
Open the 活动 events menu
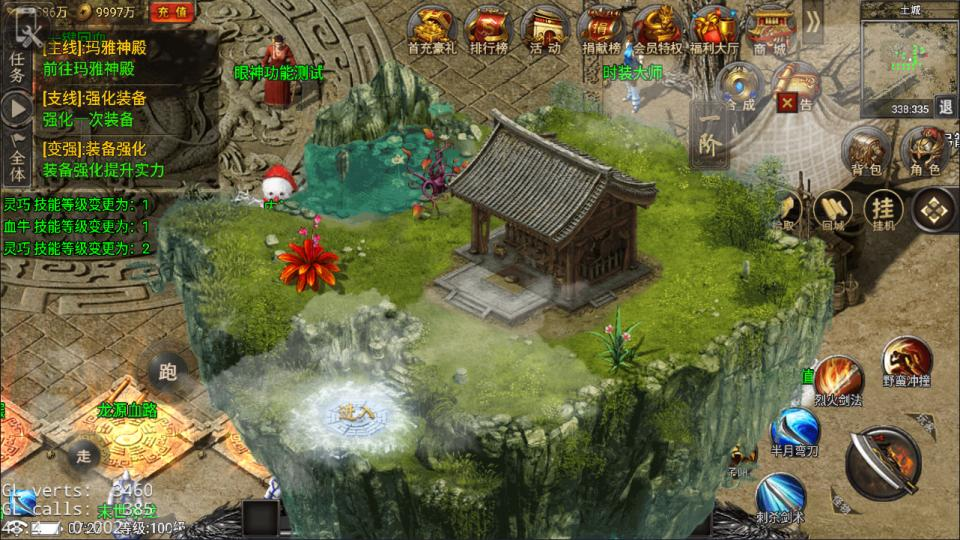545,28
